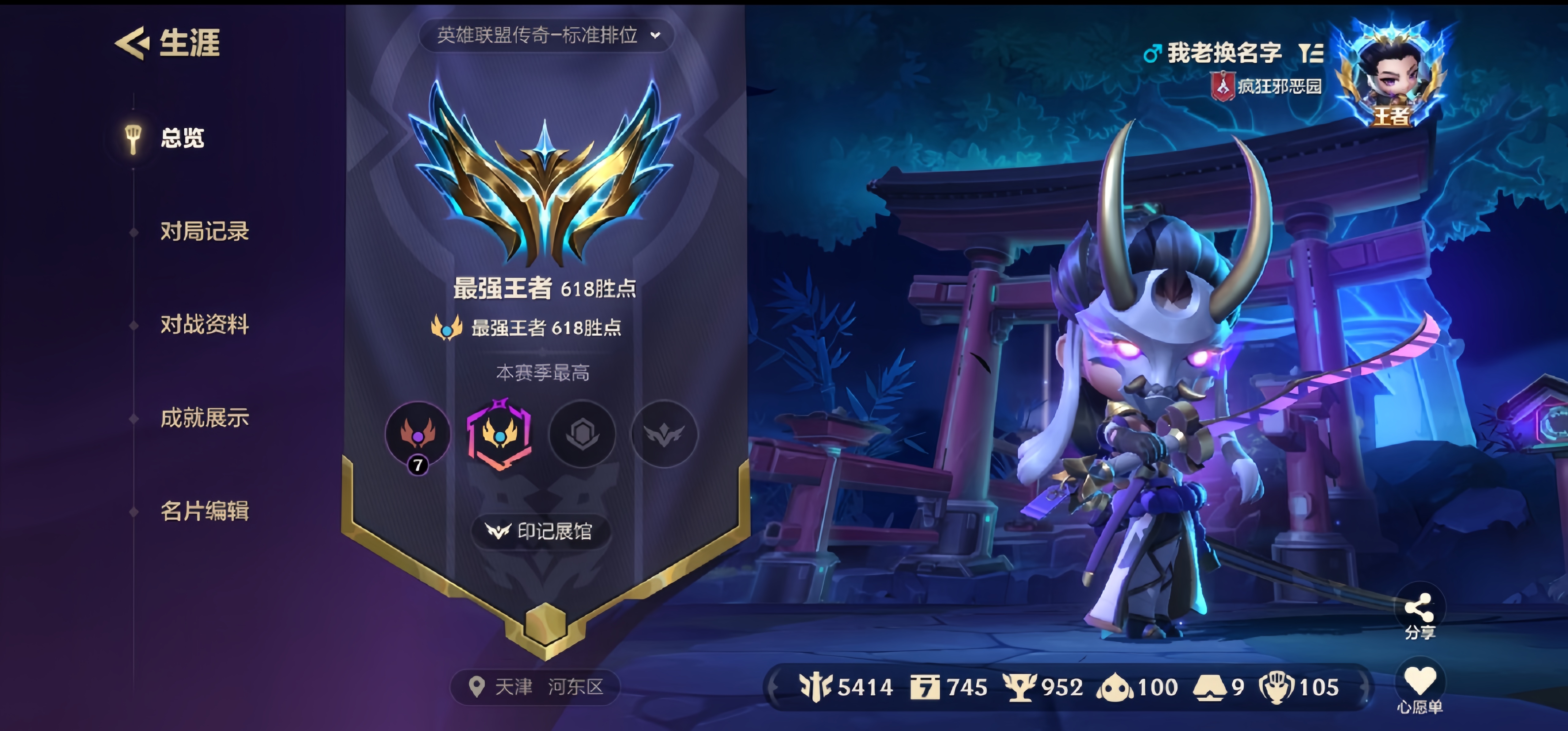Click the grey hexagon mark slot icon
Image resolution: width=1568 pixels, height=731 pixels.
(582, 435)
